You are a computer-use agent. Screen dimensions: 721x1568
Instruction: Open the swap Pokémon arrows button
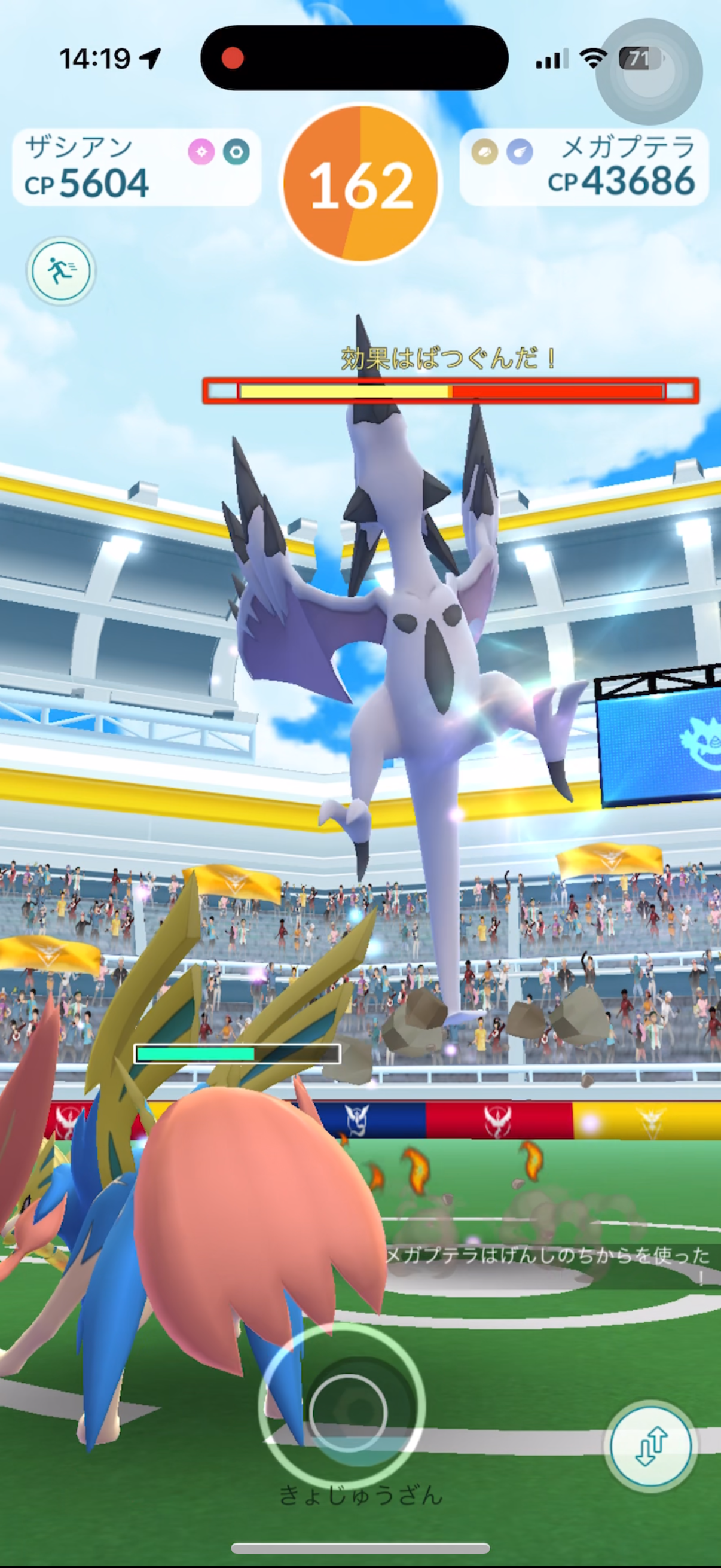point(651,1446)
